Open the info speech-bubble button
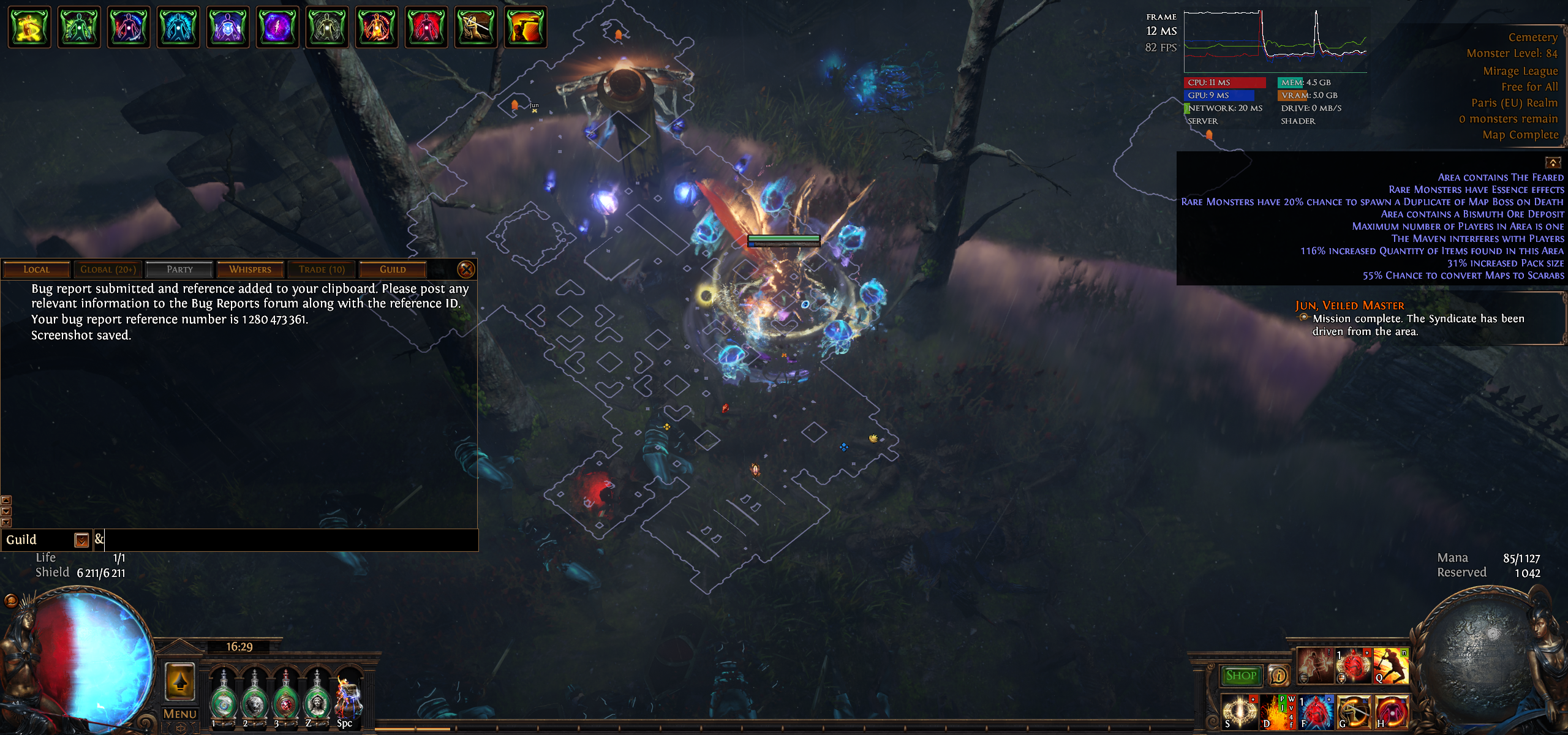 tap(1278, 676)
